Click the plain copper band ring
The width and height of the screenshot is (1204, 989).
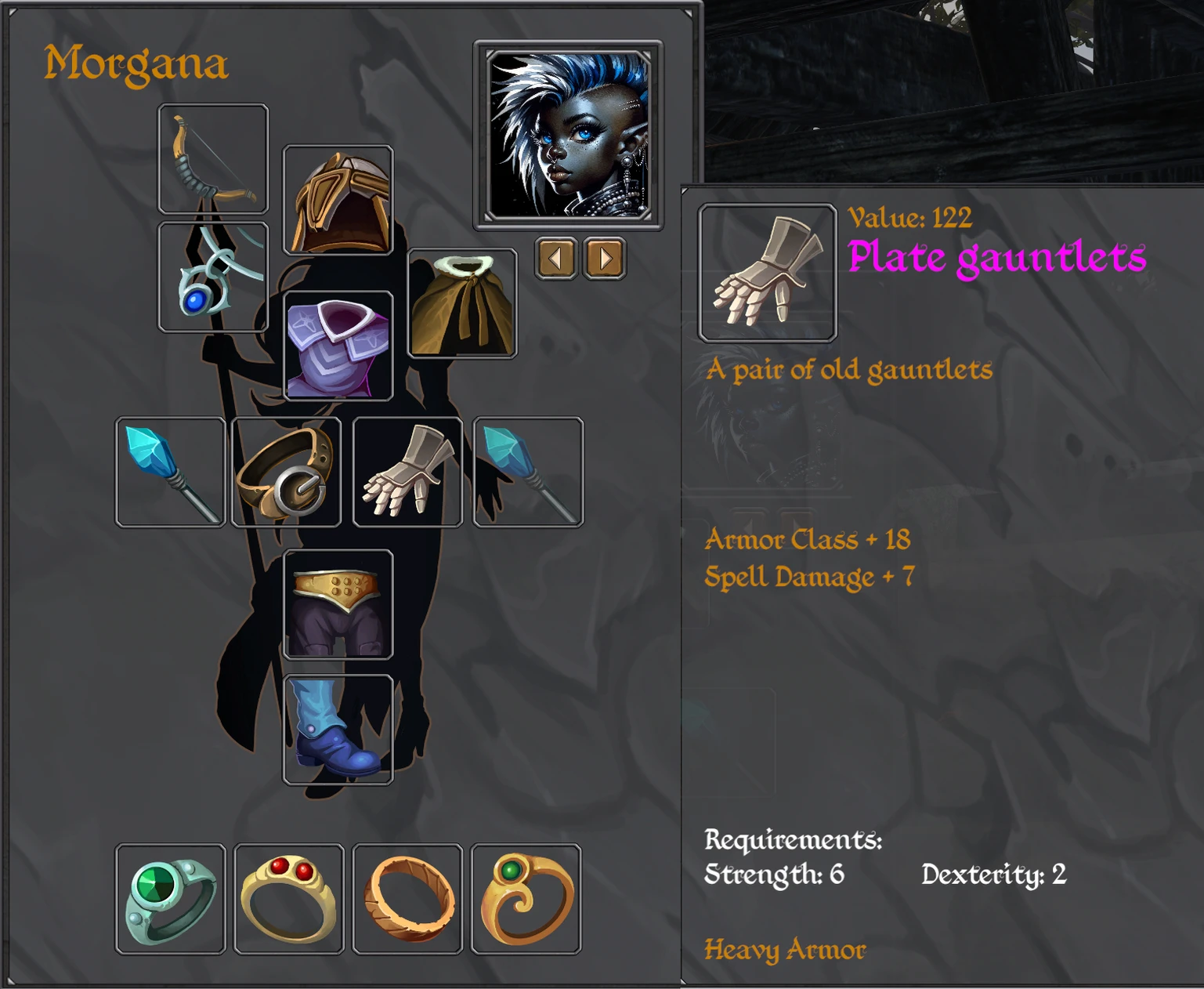pyautogui.click(x=407, y=899)
